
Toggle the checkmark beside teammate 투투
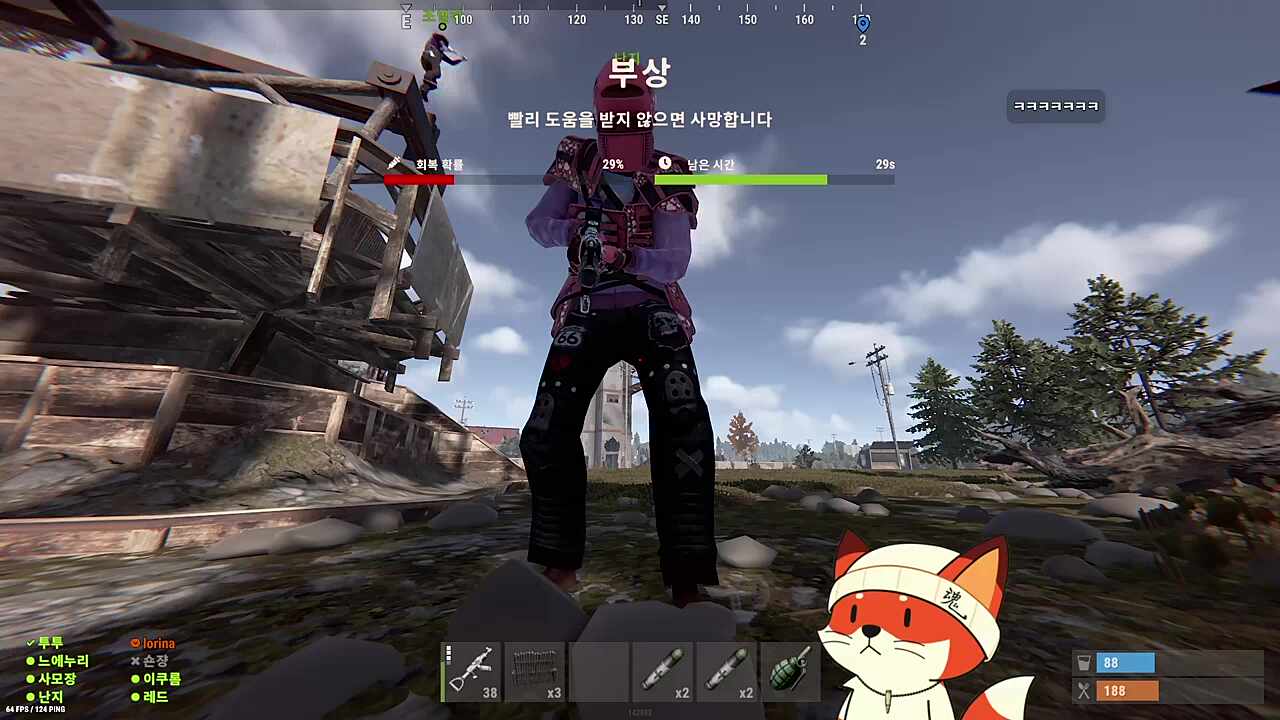coord(30,643)
